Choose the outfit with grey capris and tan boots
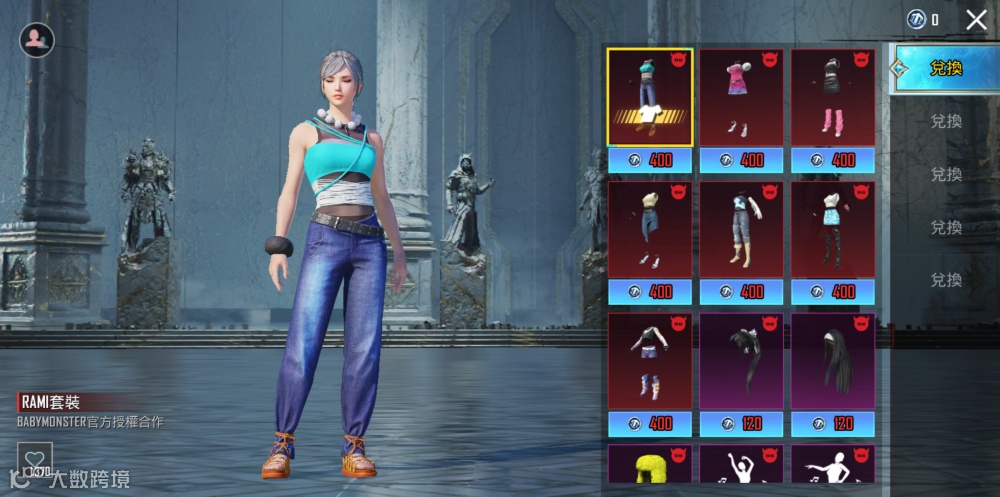This screenshot has height=497, width=1000. (741, 229)
